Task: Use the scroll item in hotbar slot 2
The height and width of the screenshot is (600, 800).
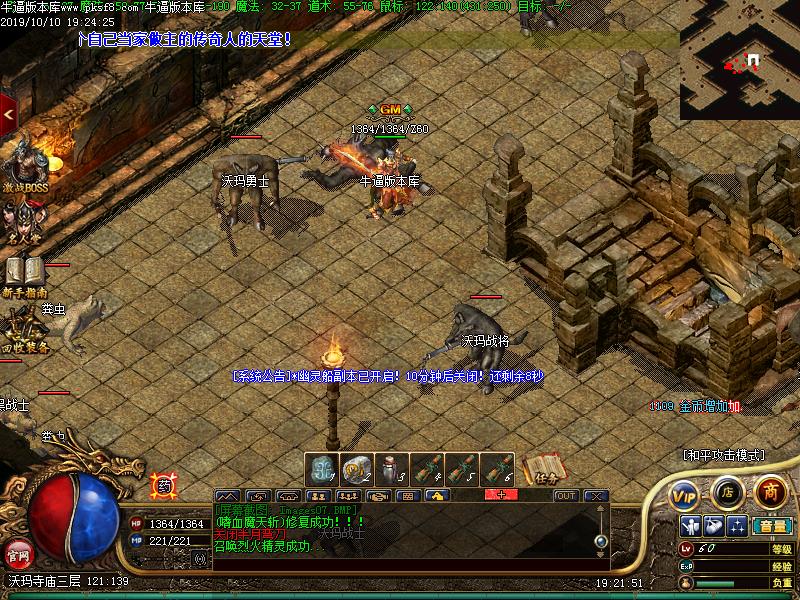Action: [x=356, y=469]
